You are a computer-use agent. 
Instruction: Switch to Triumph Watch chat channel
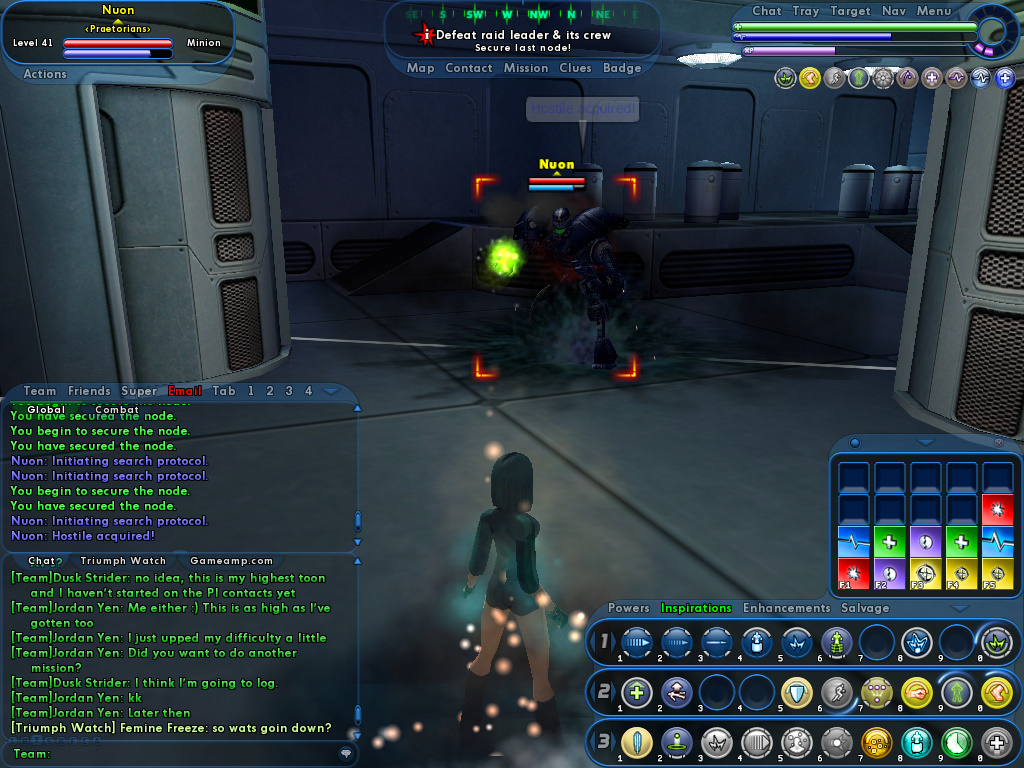point(123,561)
